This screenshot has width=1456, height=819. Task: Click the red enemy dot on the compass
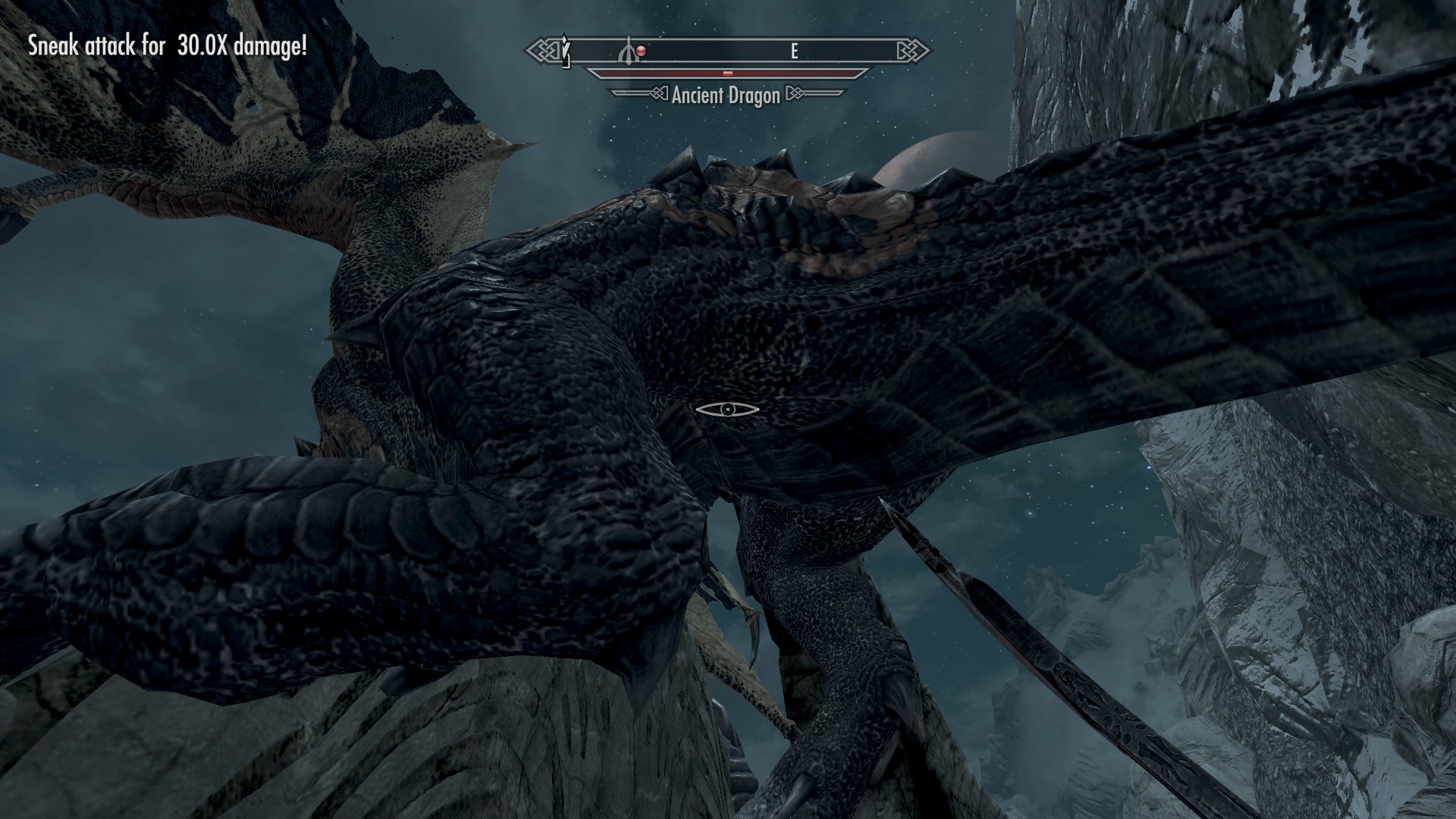pyautogui.click(x=642, y=51)
